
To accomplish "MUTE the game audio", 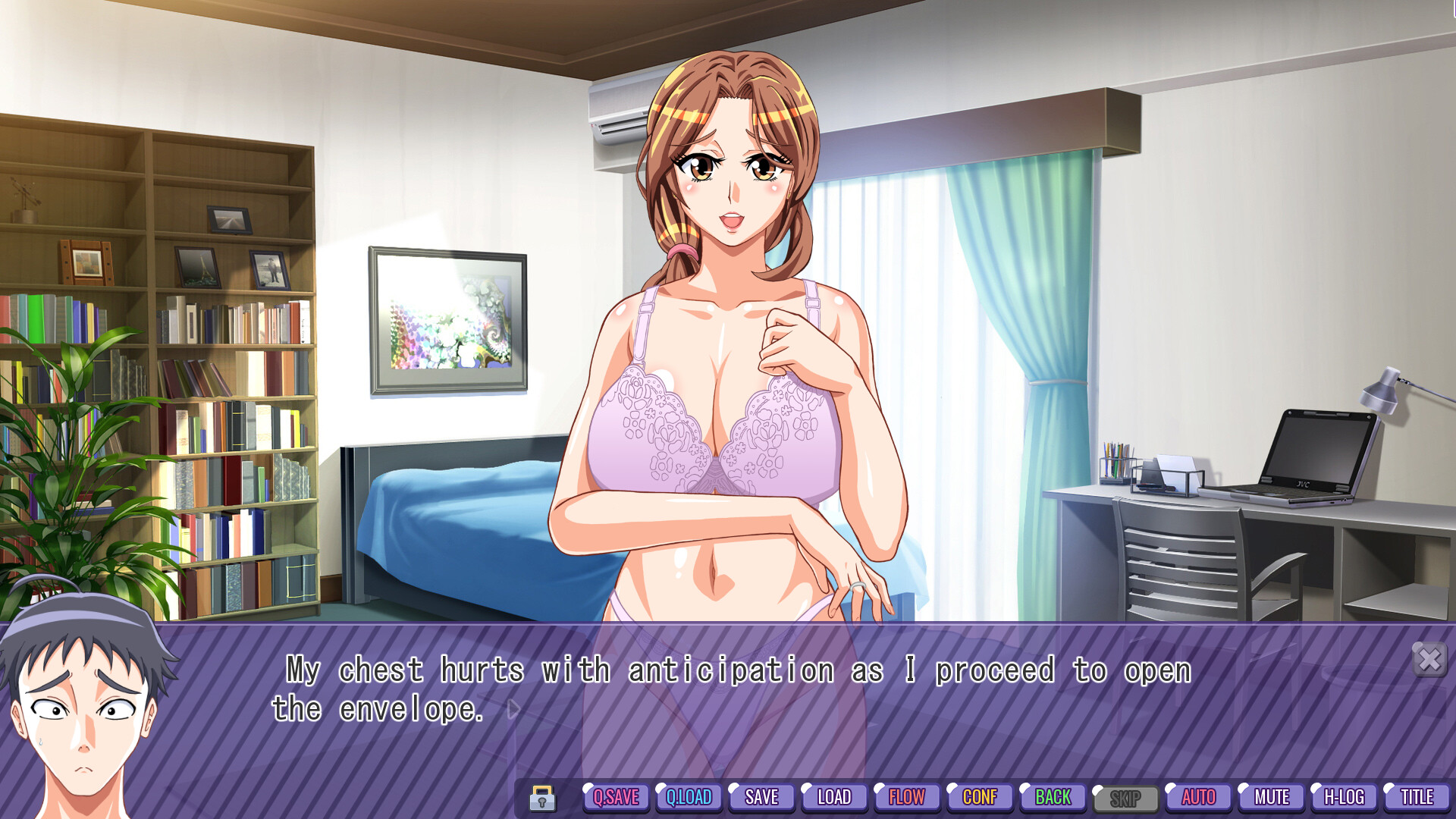I will pos(1271,797).
